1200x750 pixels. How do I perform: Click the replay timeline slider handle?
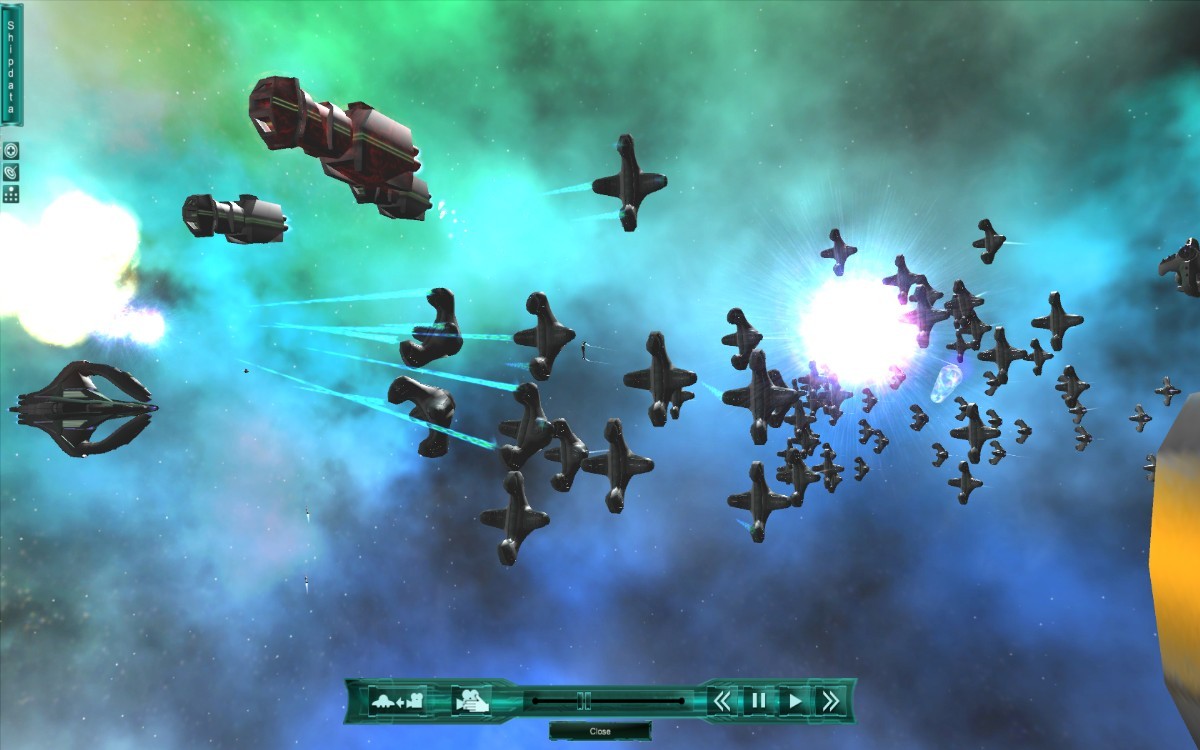click(585, 701)
